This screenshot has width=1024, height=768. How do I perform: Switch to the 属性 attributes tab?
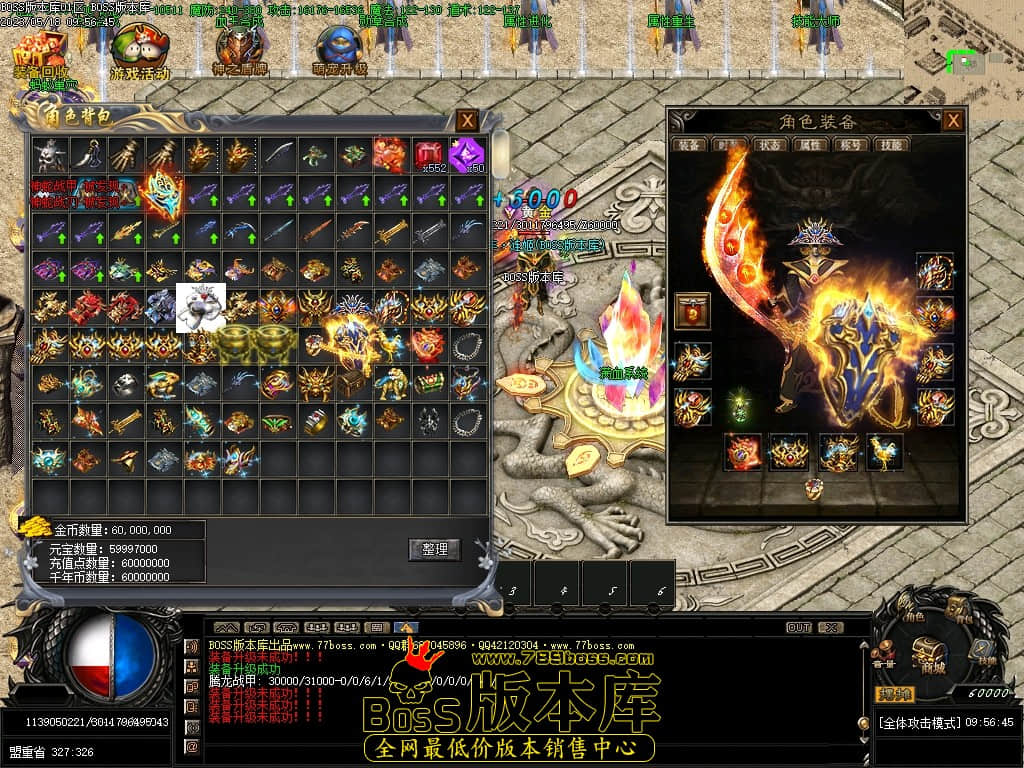(810, 145)
